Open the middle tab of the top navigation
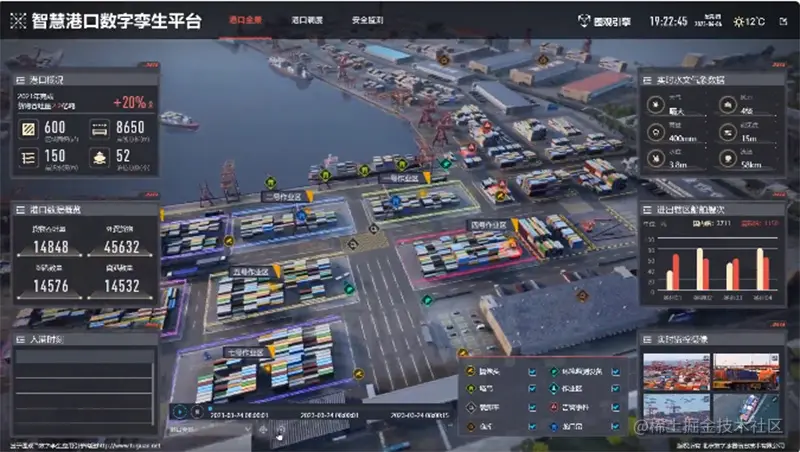The height and width of the screenshot is (452, 800). click(307, 20)
